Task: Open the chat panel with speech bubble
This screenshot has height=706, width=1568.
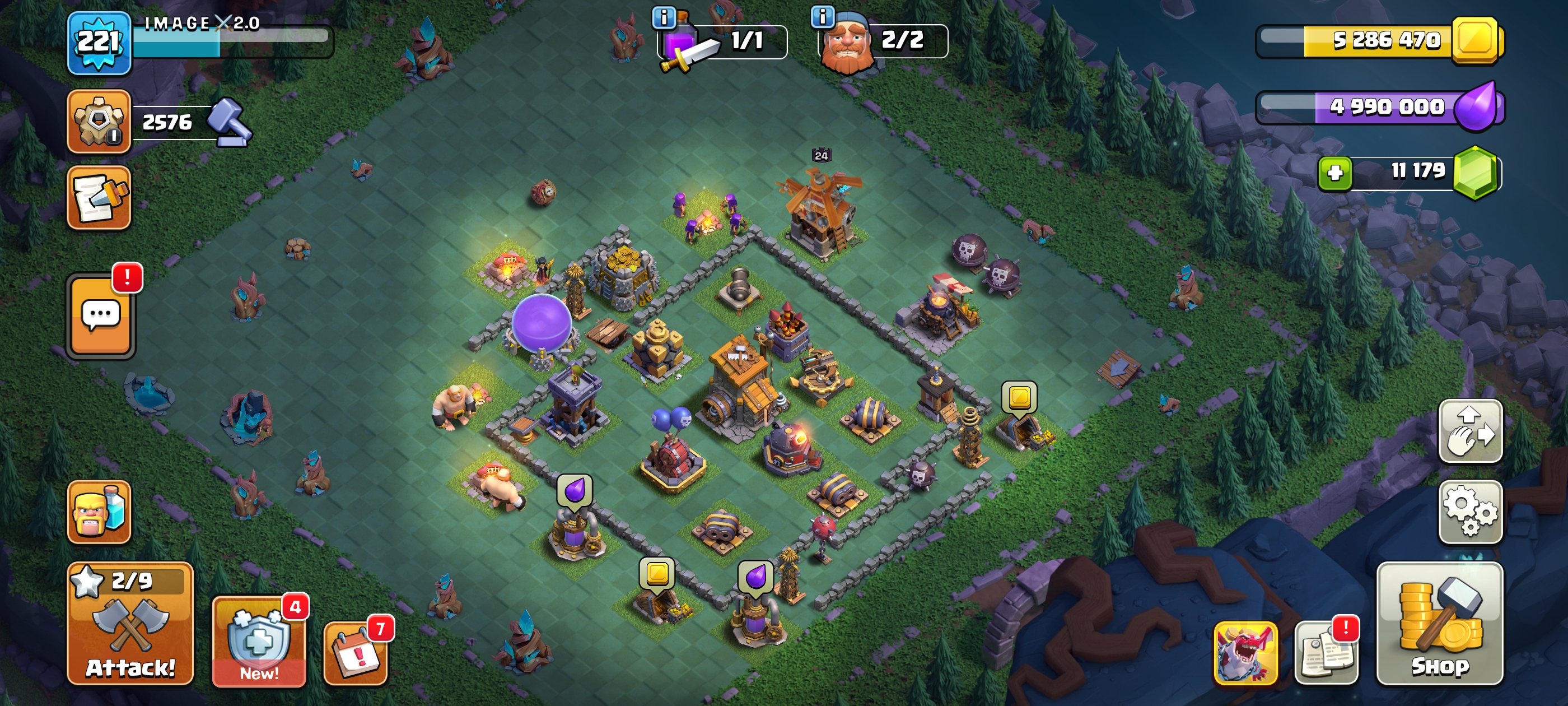Action: (x=100, y=315)
